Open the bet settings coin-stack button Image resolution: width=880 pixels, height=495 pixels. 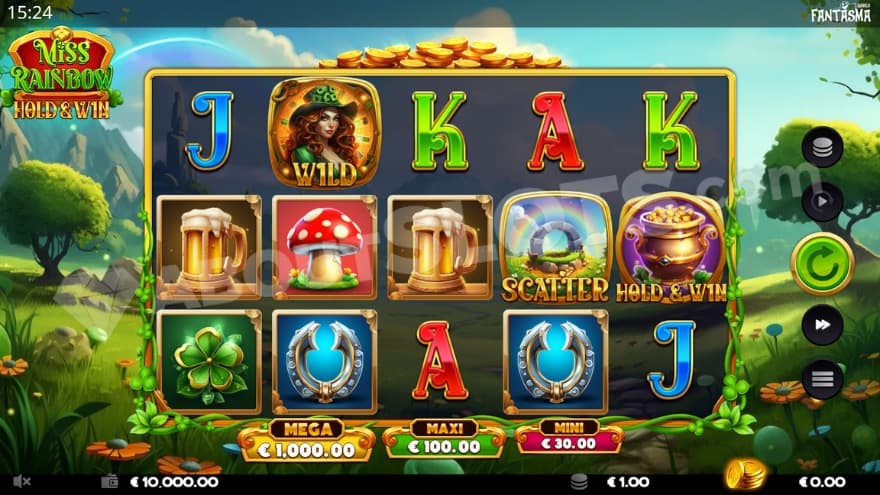[822, 149]
